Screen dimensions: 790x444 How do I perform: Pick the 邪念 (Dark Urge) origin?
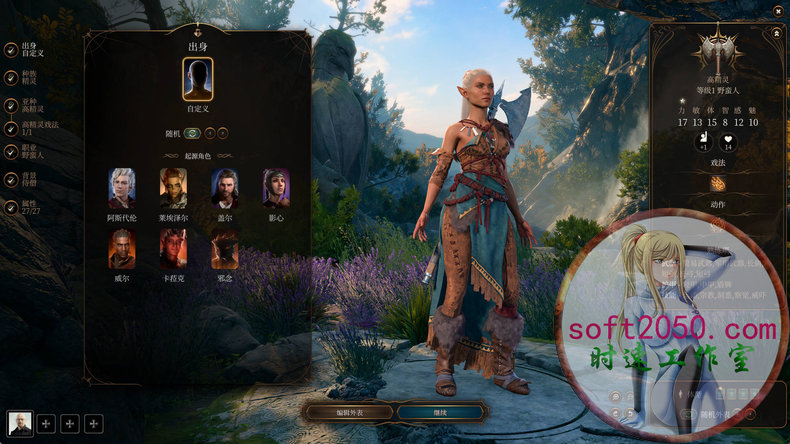225,249
